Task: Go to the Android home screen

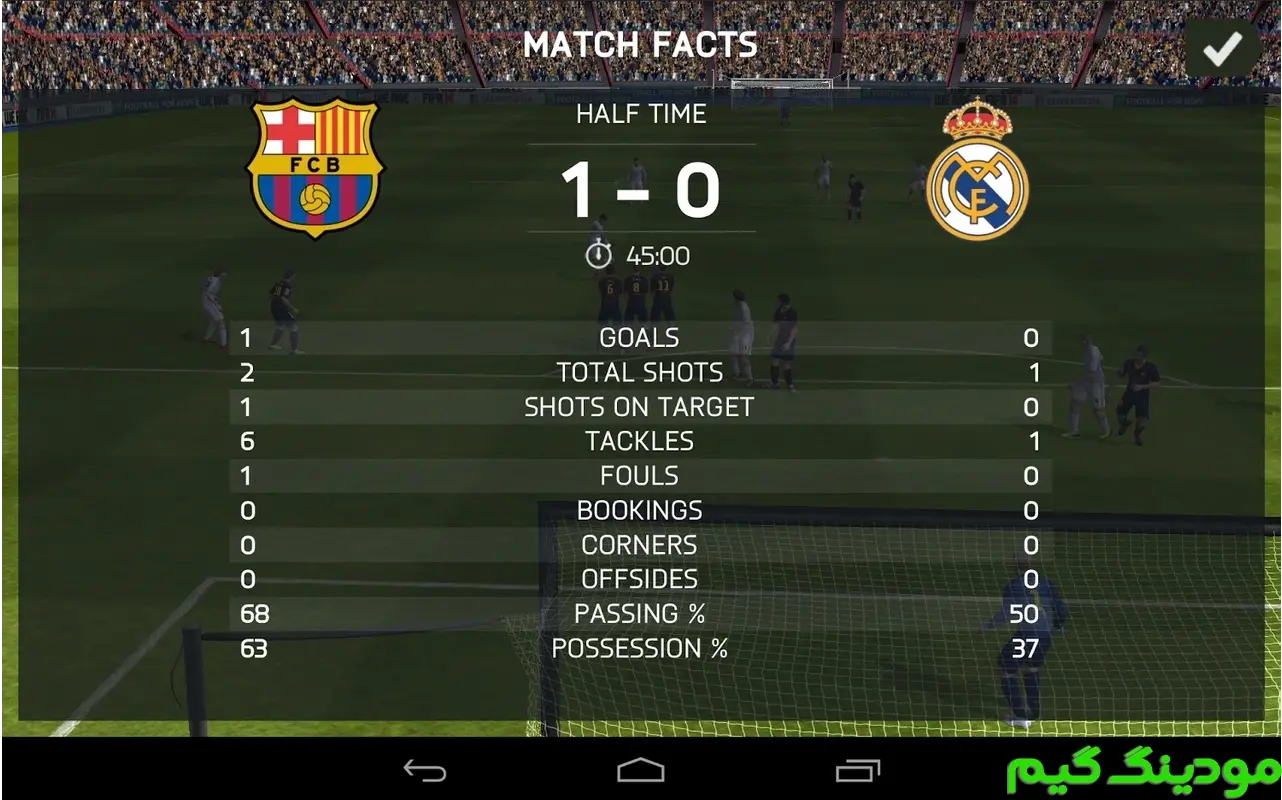Action: point(641,770)
